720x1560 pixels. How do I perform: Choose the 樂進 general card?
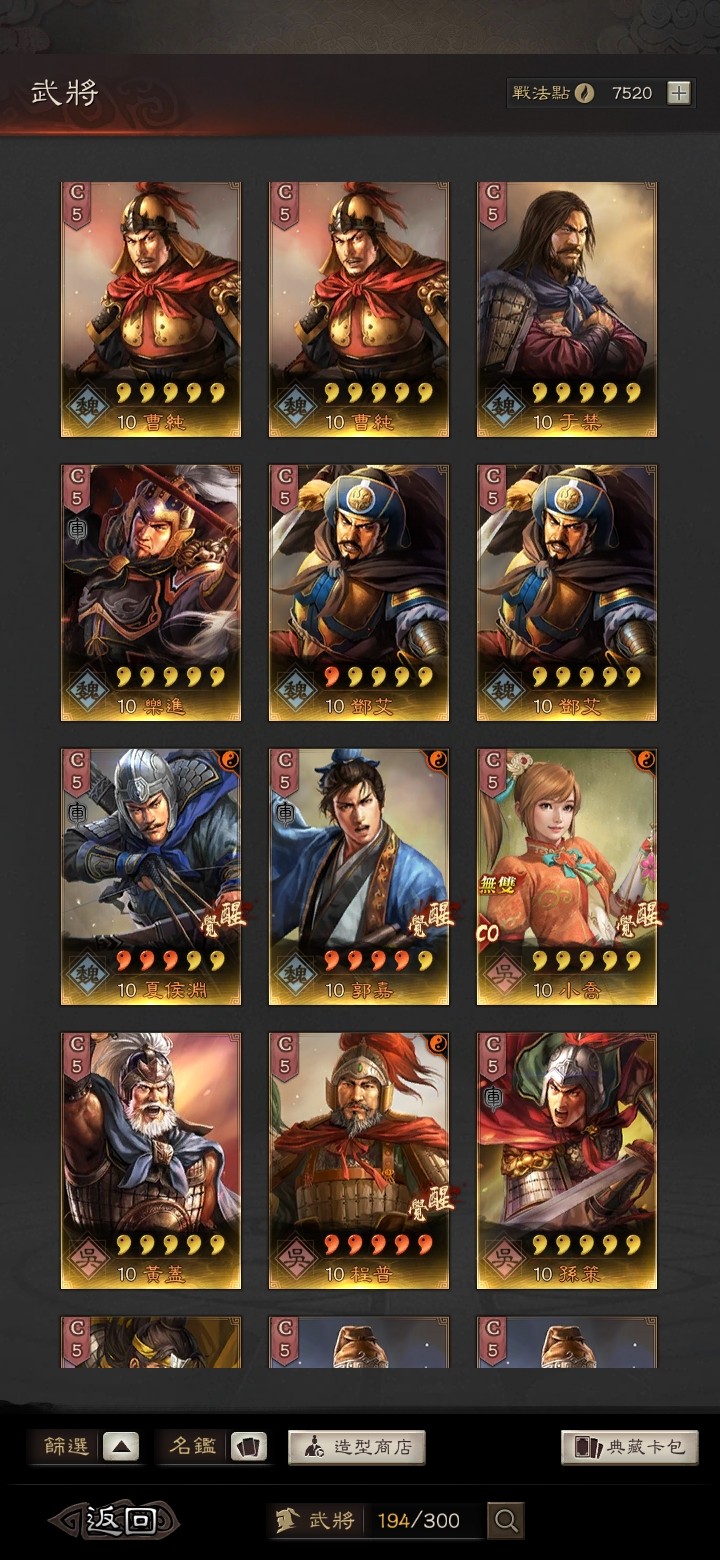pos(151,593)
